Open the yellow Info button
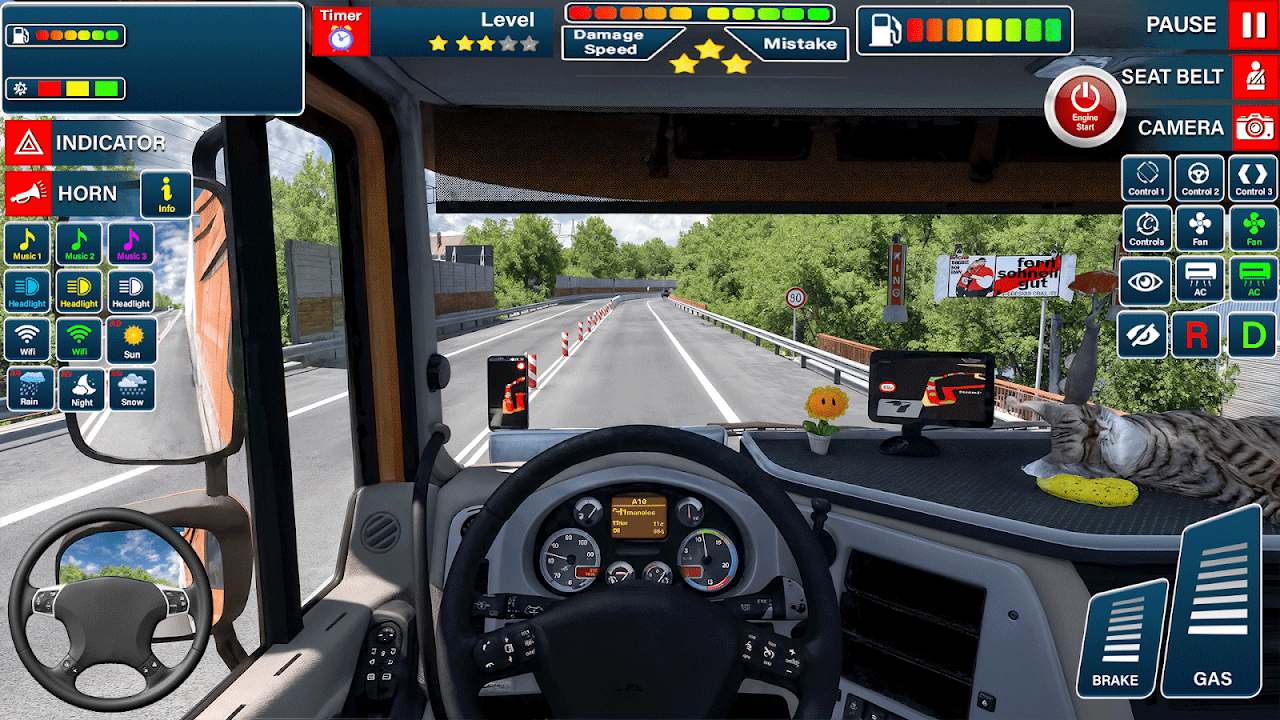 pyautogui.click(x=166, y=194)
